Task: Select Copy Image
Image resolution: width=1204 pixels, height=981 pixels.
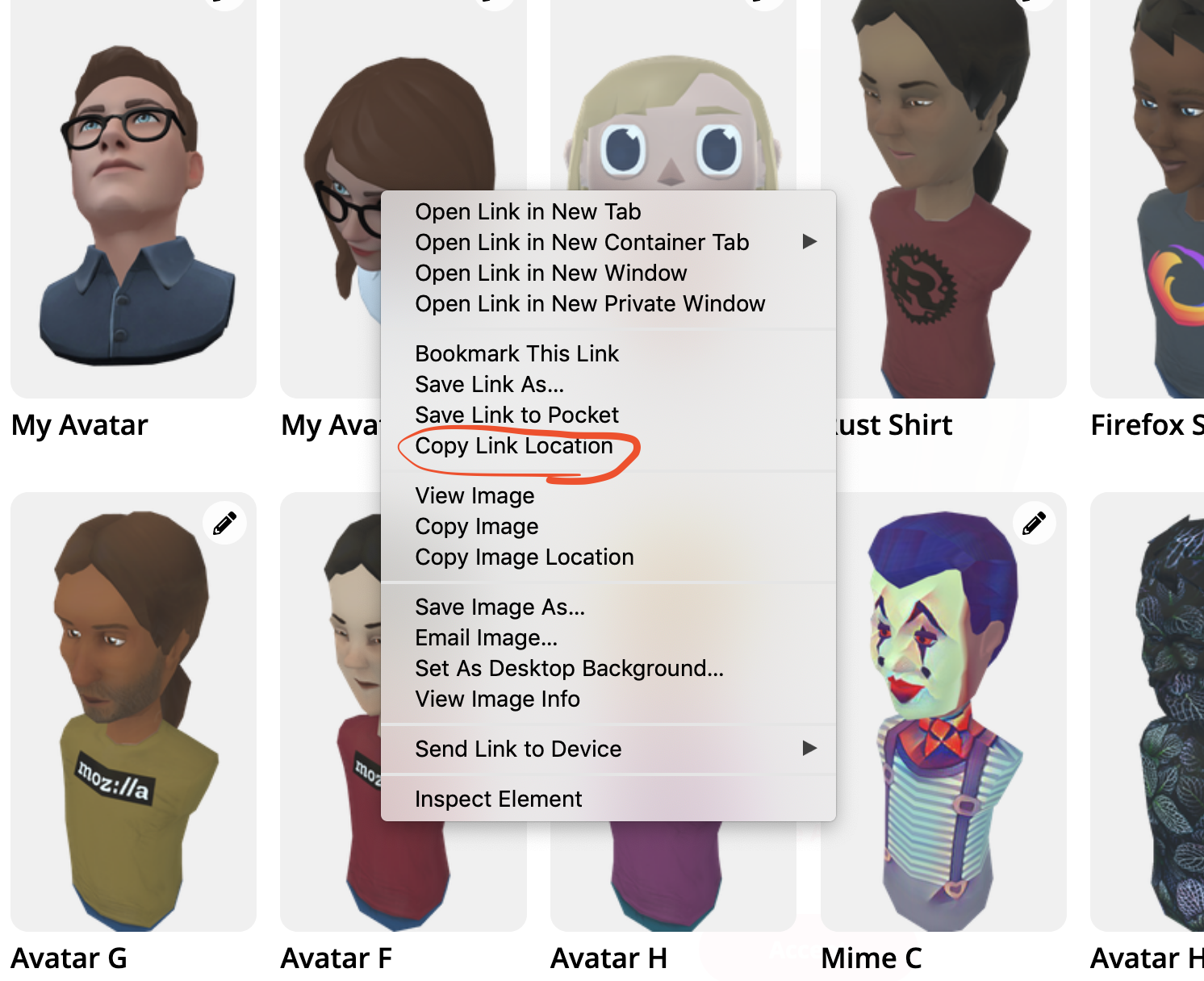Action: (476, 526)
